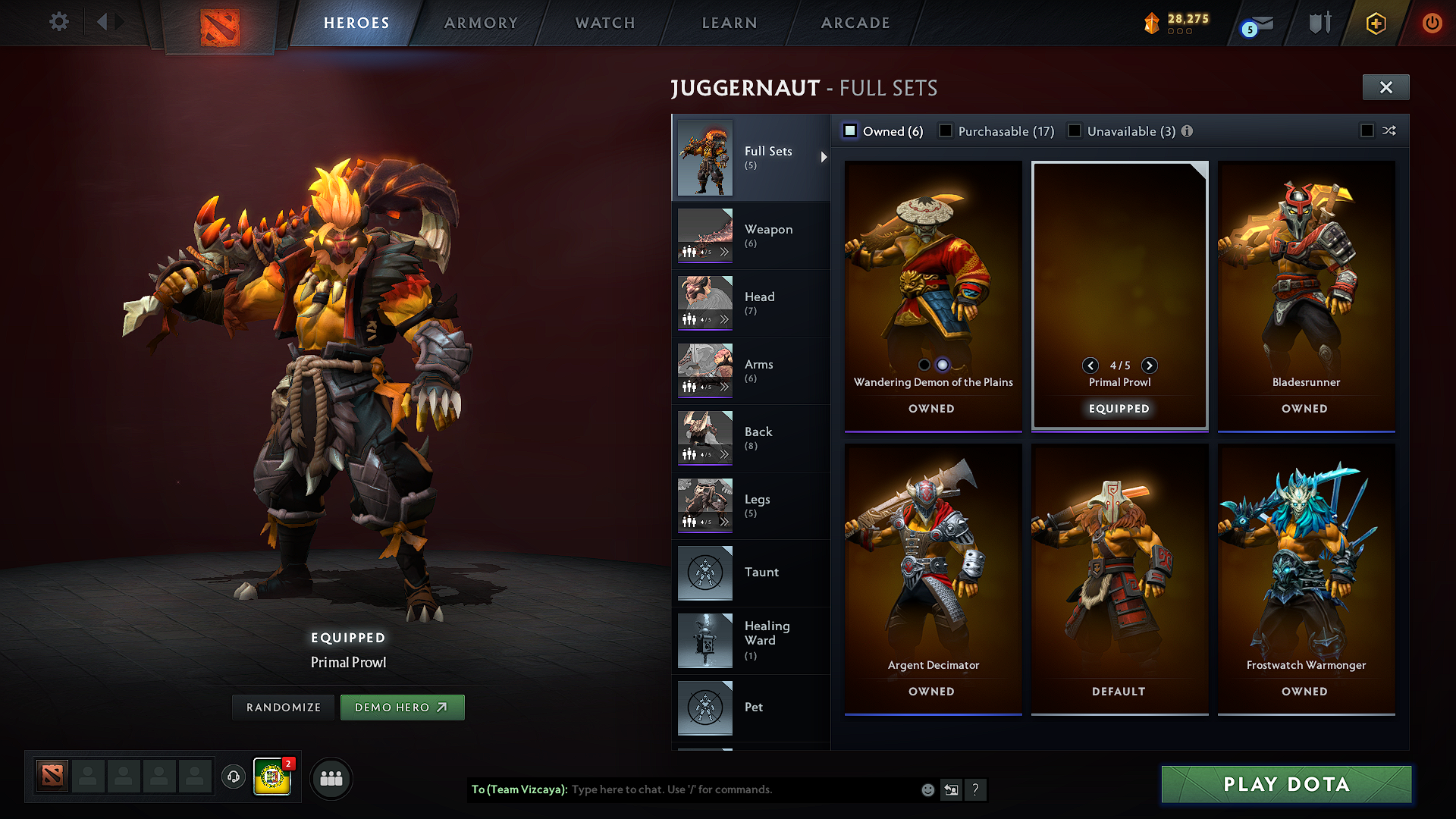Image resolution: width=1456 pixels, height=819 pixels.
Task: Open the settings gear icon
Action: (58, 22)
